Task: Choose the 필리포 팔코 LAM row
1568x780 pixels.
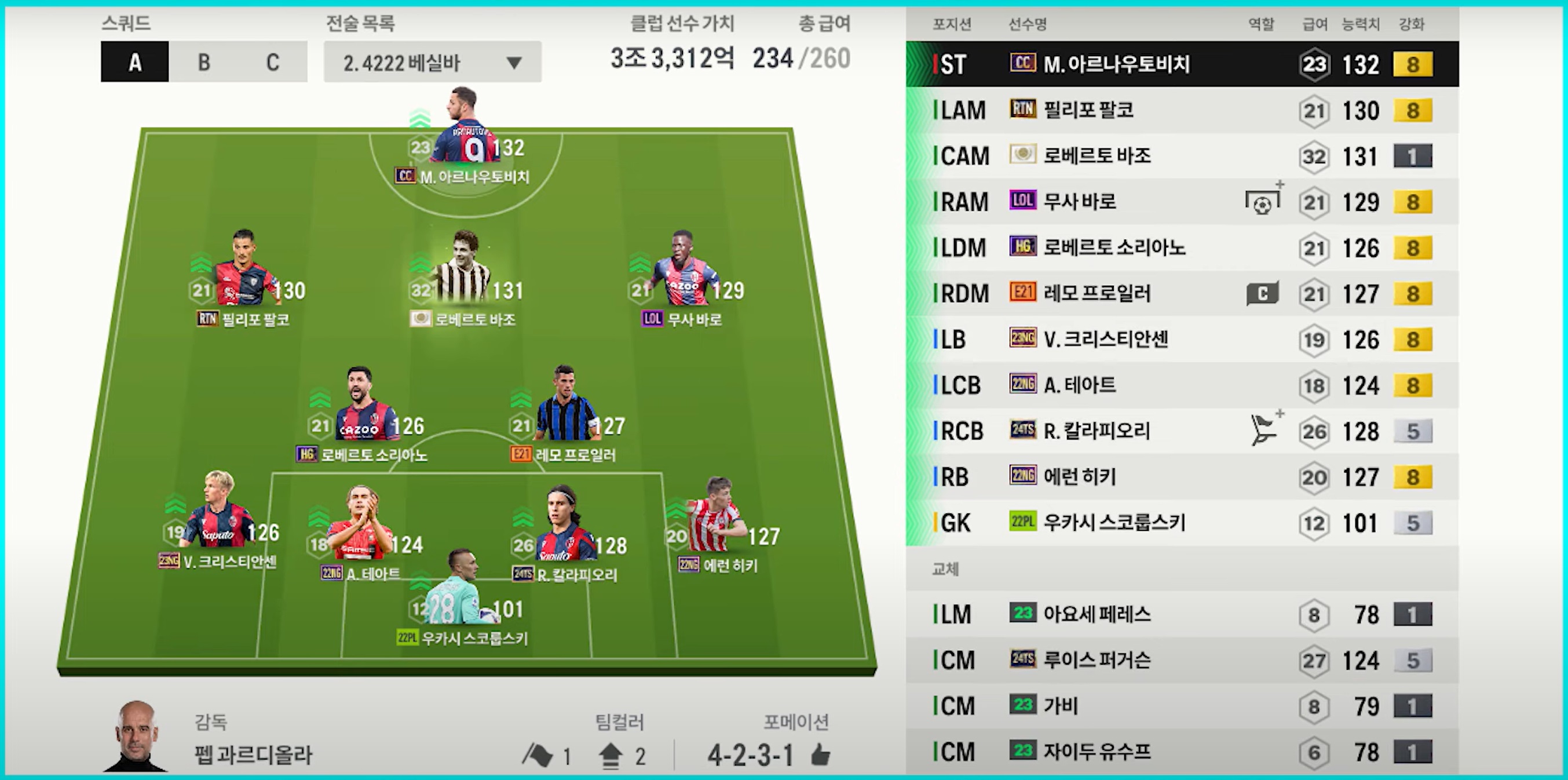Action: (1181, 110)
